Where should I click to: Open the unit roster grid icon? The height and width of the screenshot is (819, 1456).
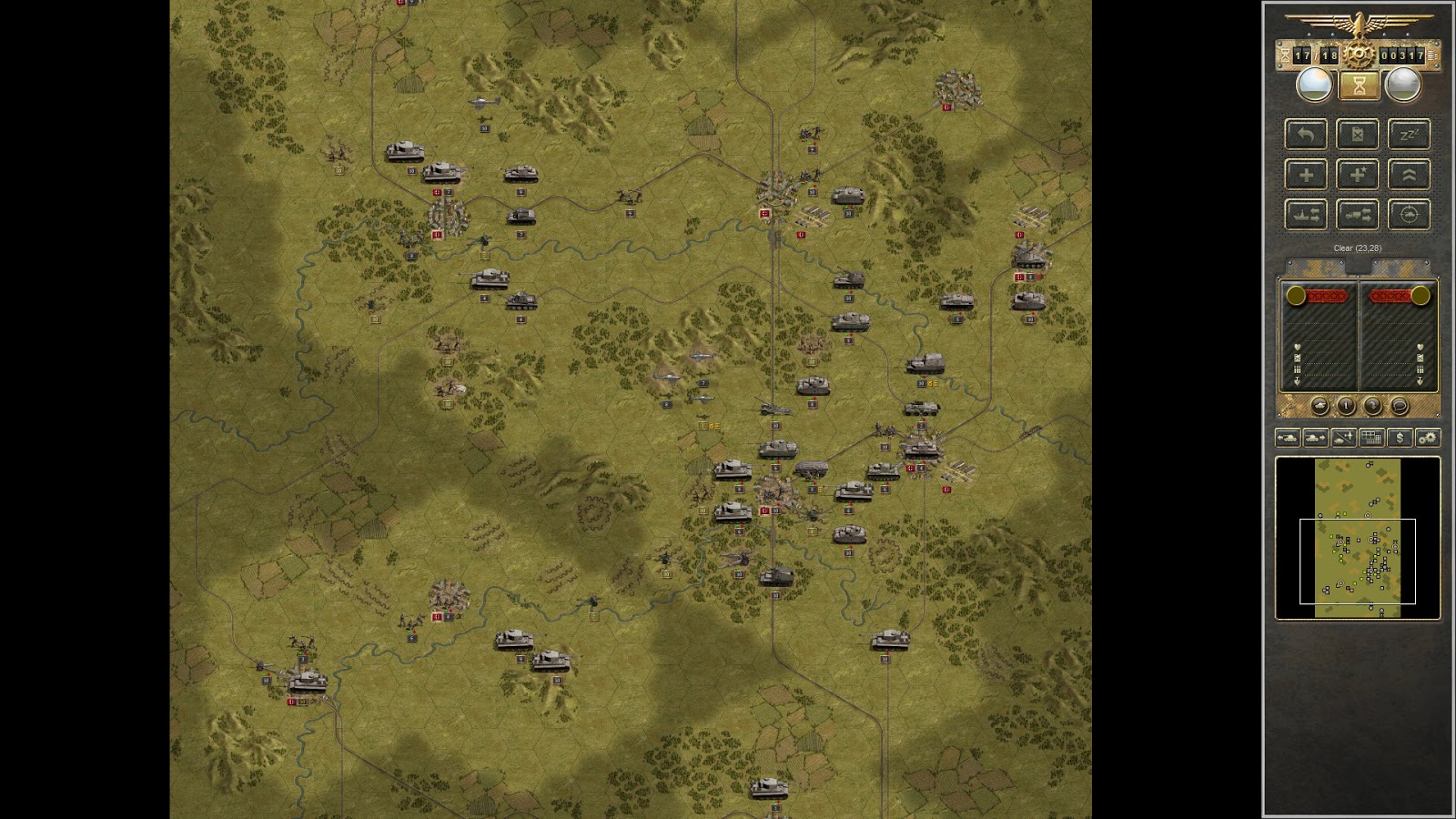click(x=1370, y=439)
